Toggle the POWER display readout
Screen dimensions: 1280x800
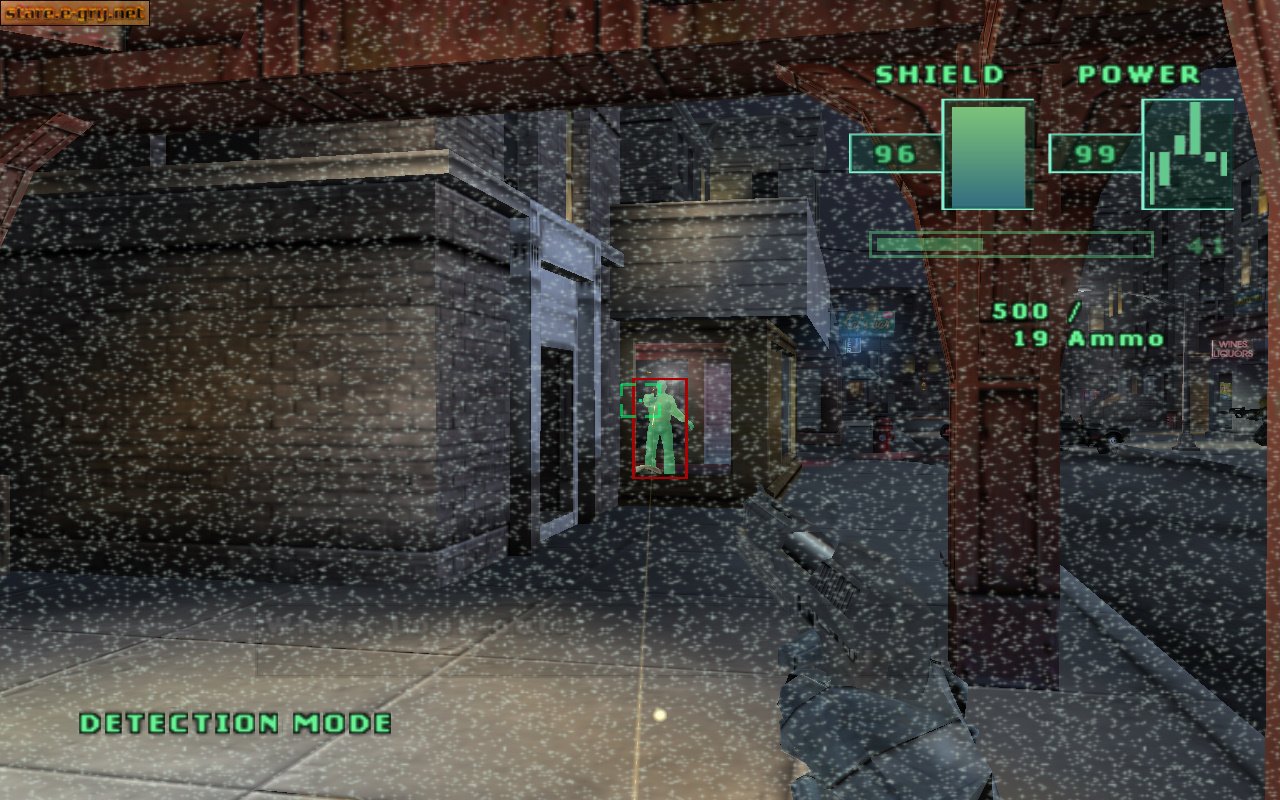(x=1138, y=73)
